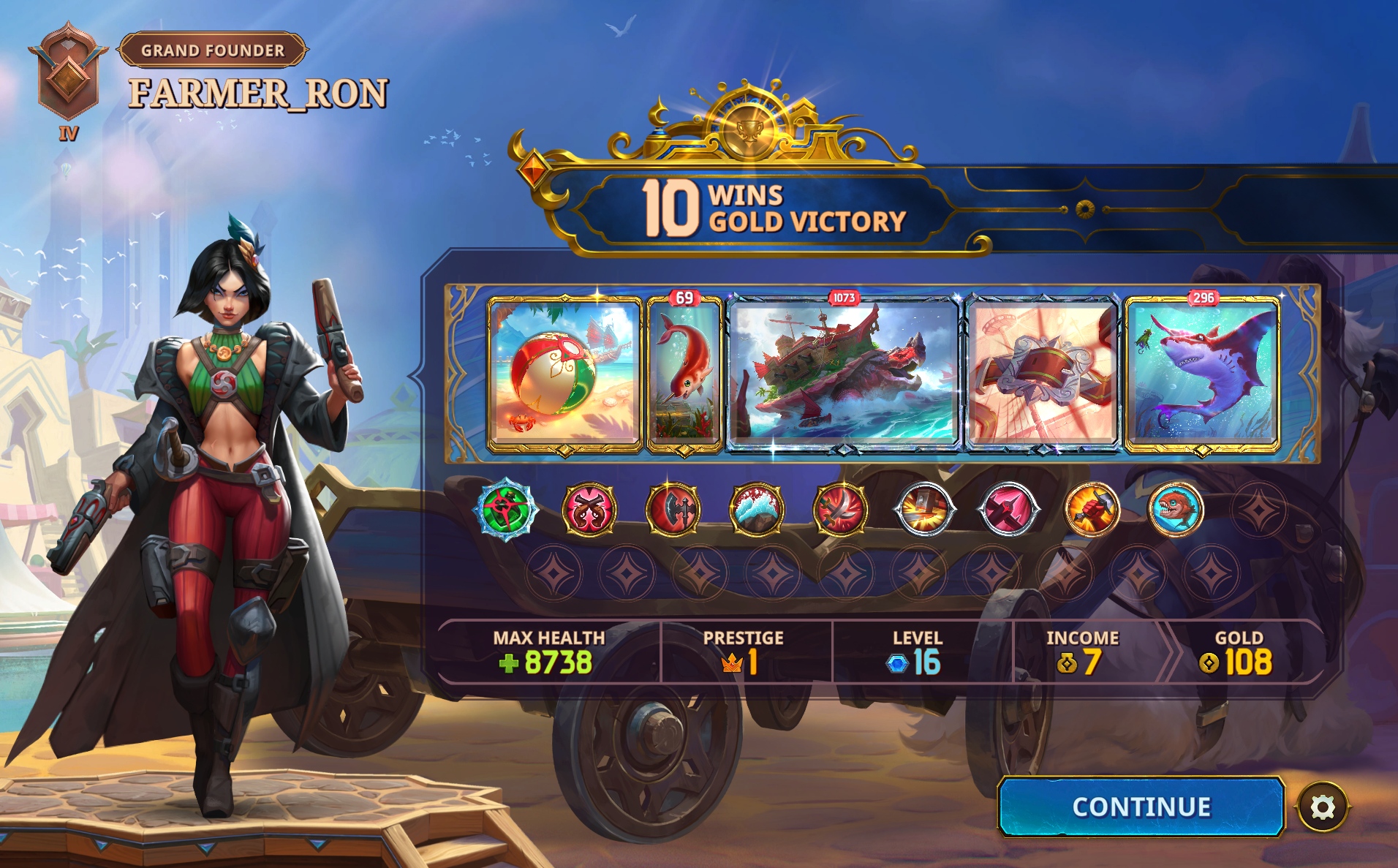Click the Continue button

click(x=1141, y=807)
